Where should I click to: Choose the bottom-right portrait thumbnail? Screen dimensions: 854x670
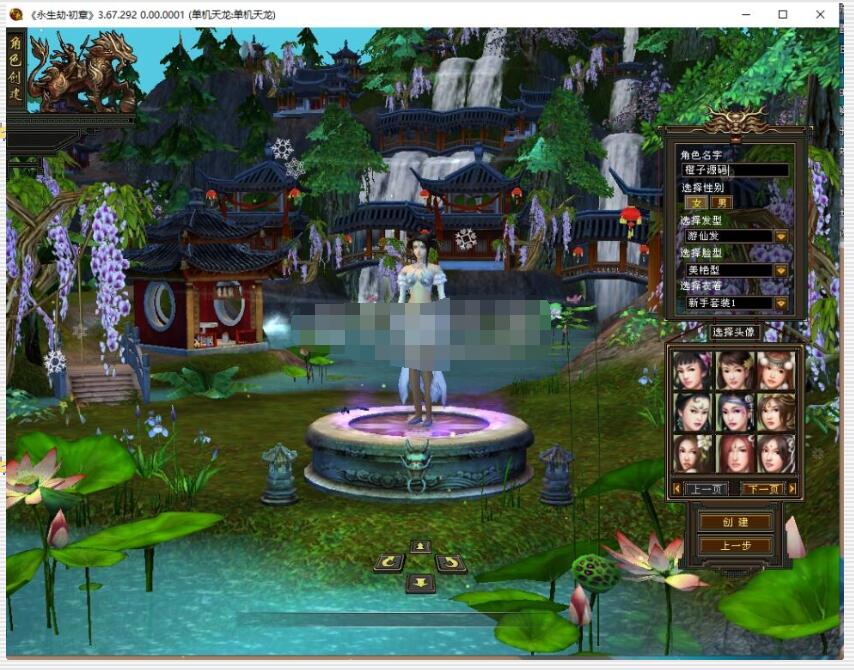(x=777, y=453)
